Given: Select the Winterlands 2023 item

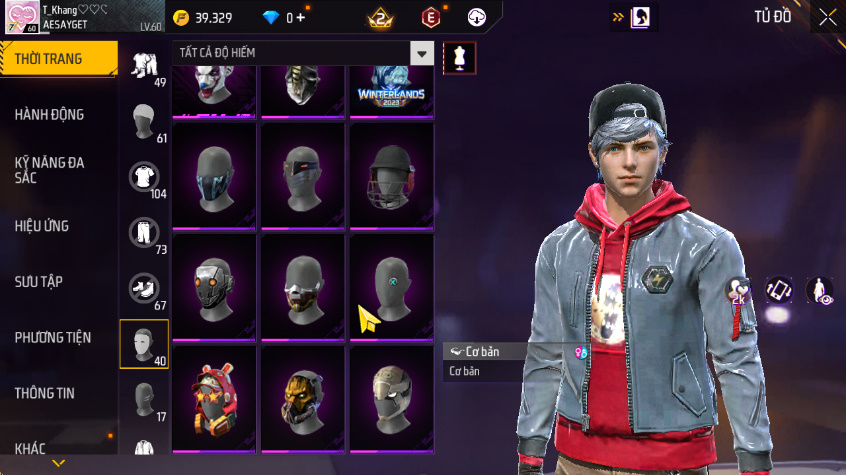Looking at the screenshot, I should pos(391,88).
